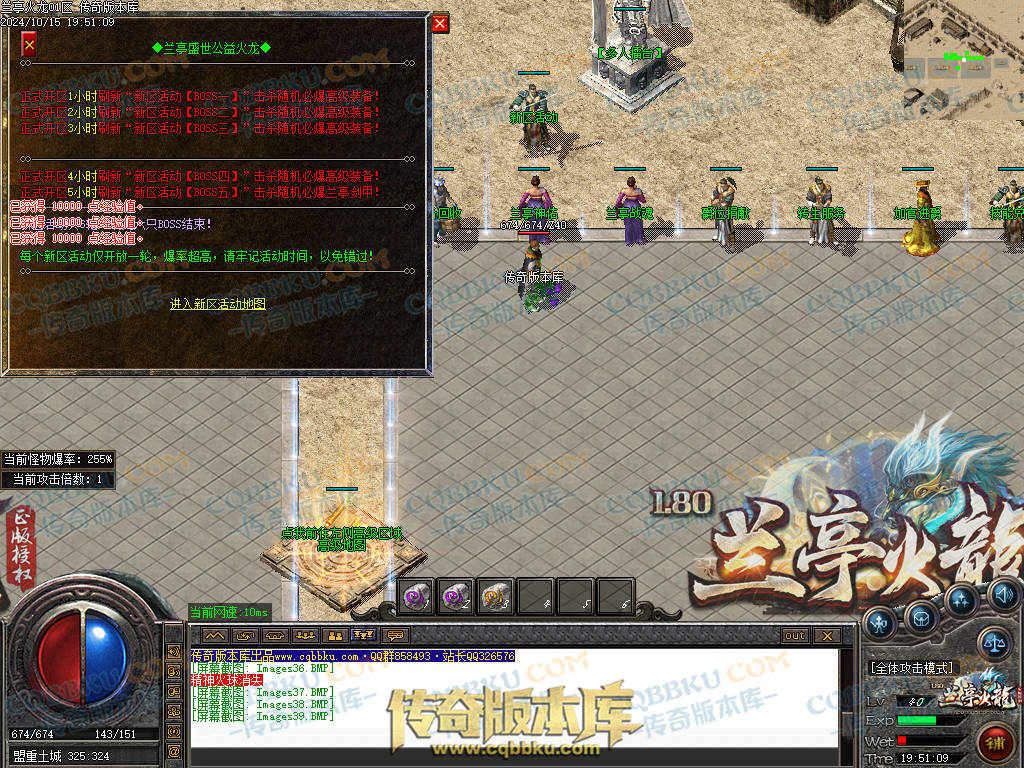Open the balance scales trade button
1024x768 pixels.
(x=994, y=643)
